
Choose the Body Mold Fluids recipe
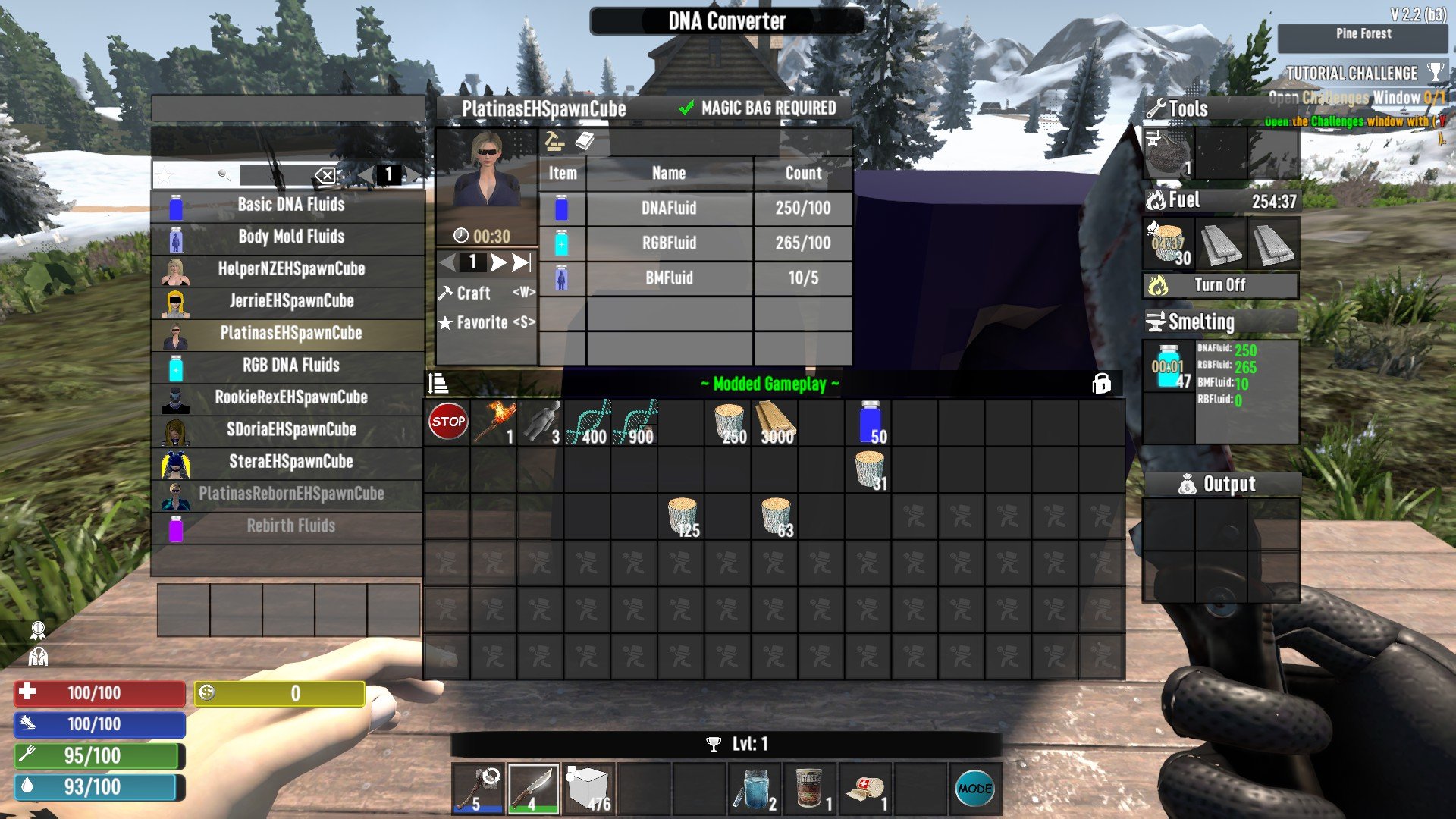[290, 237]
